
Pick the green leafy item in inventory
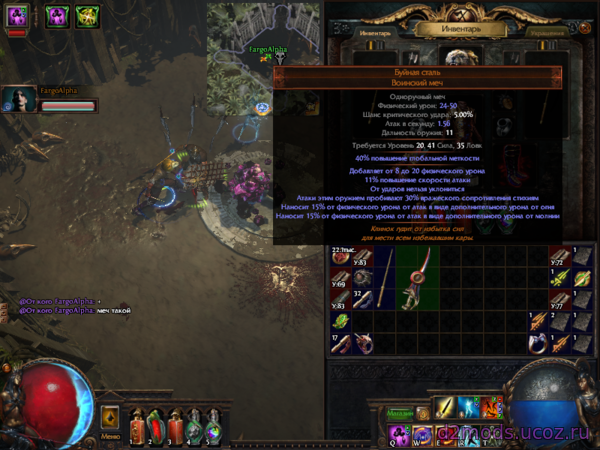[340, 321]
